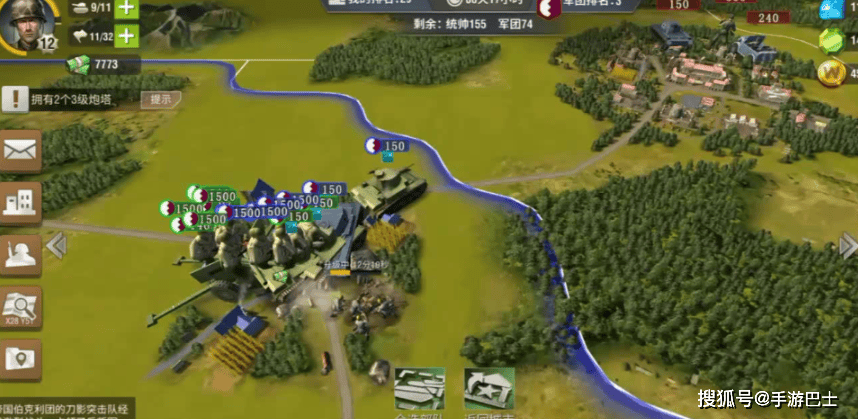Open the map coordinate search
The width and height of the screenshot is (858, 419).
21,307
